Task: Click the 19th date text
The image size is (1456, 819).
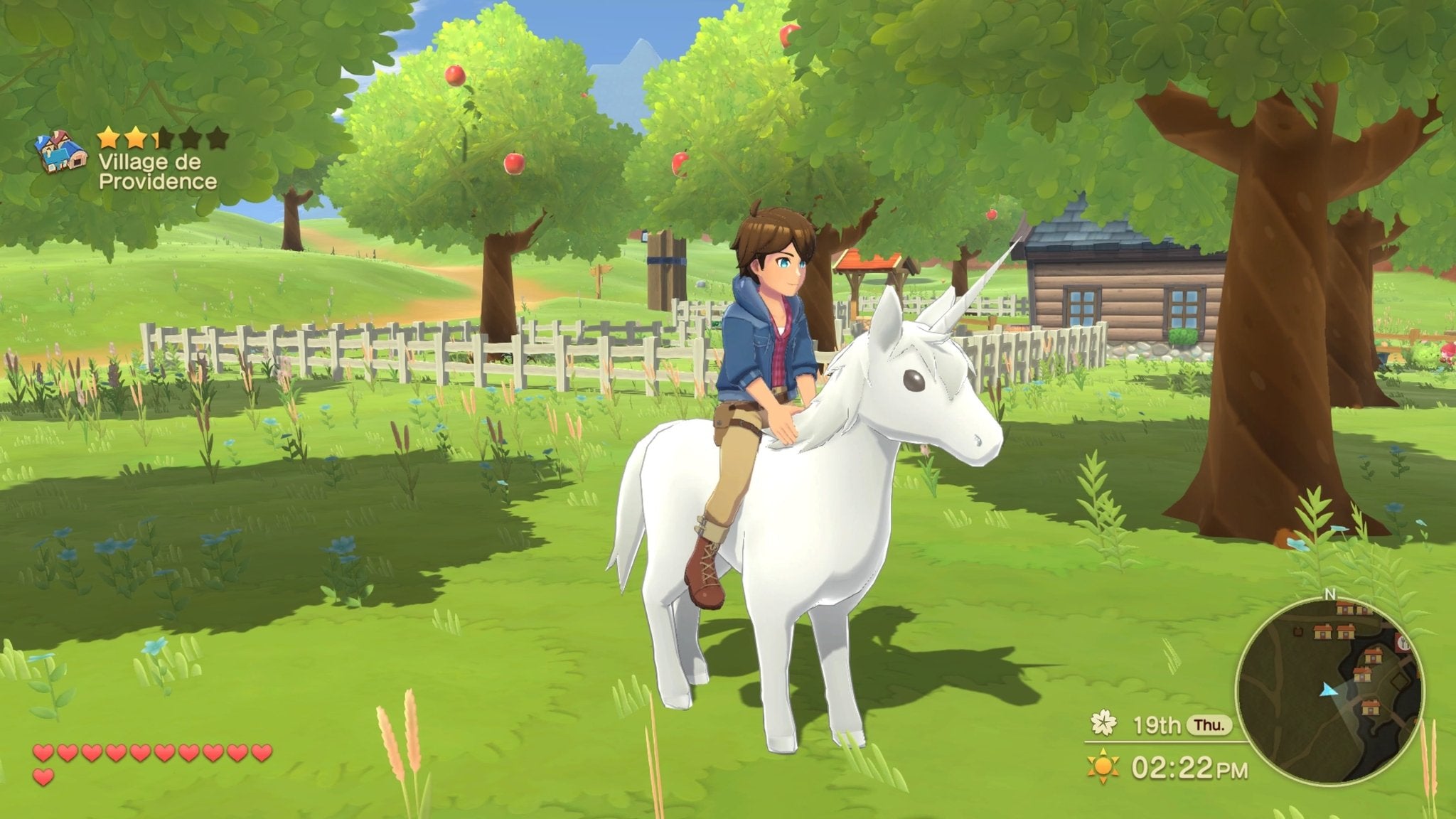Action: pyautogui.click(x=1157, y=726)
